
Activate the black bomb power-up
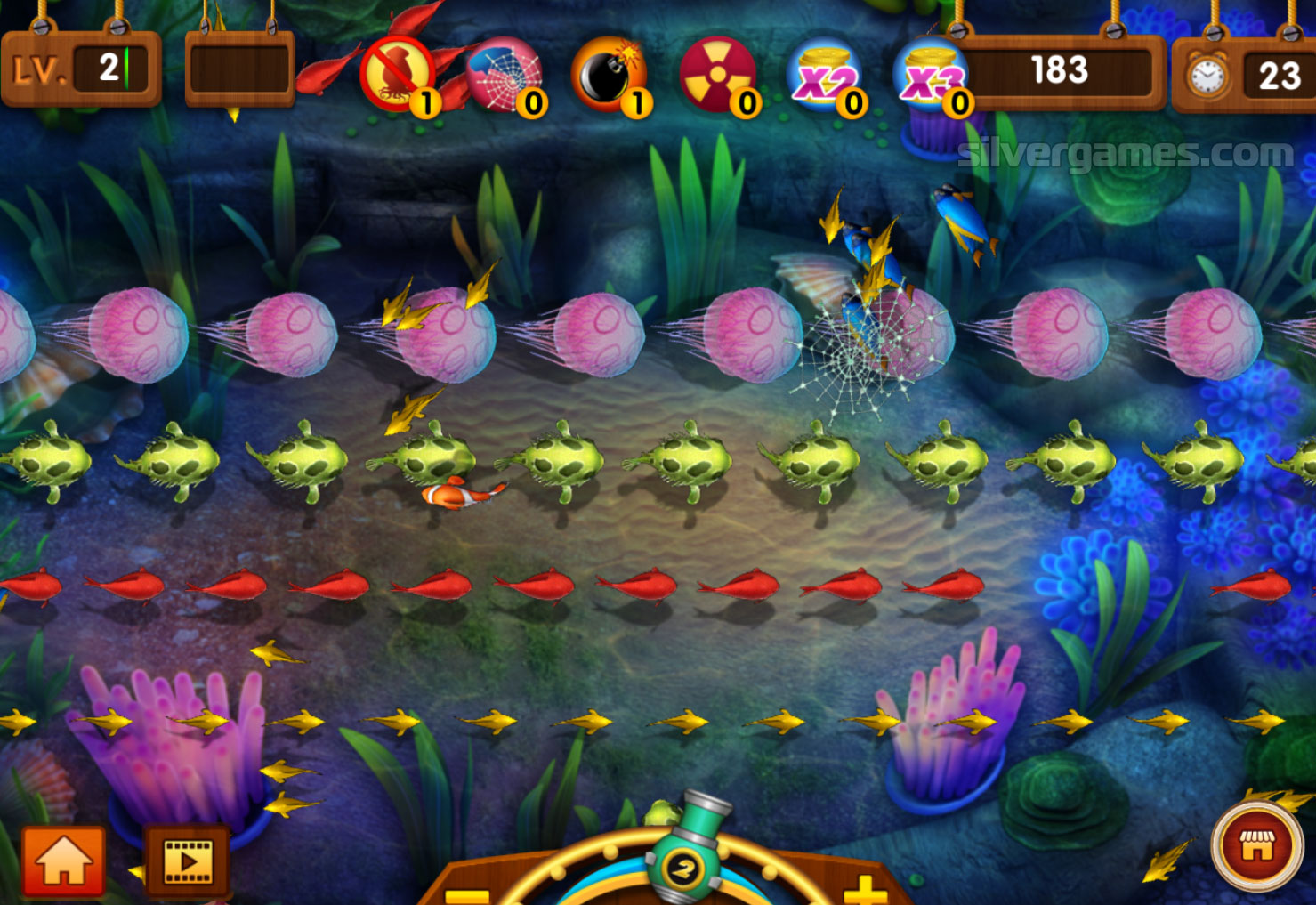click(x=610, y=76)
